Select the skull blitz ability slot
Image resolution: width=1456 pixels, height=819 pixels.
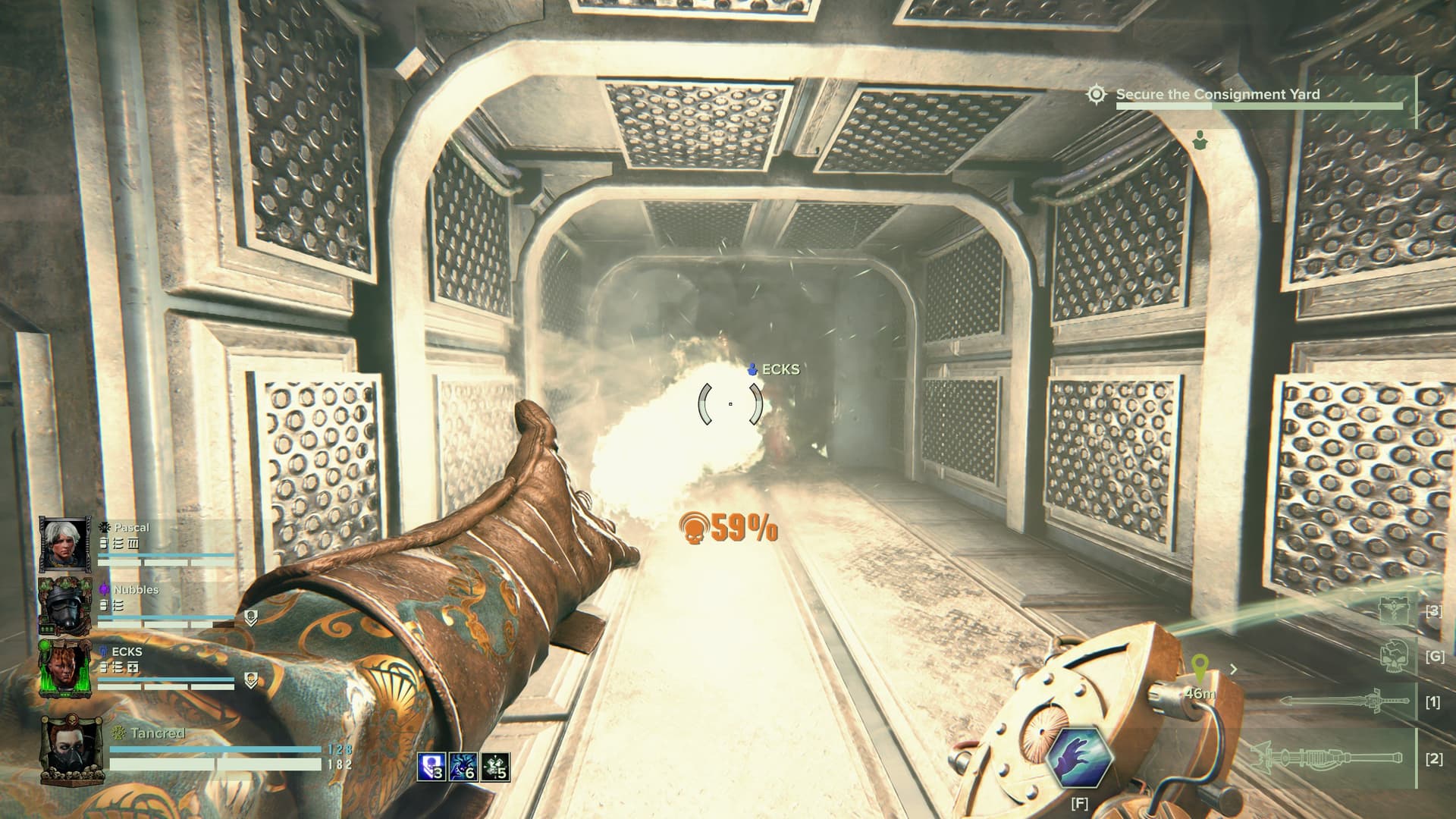click(1395, 655)
